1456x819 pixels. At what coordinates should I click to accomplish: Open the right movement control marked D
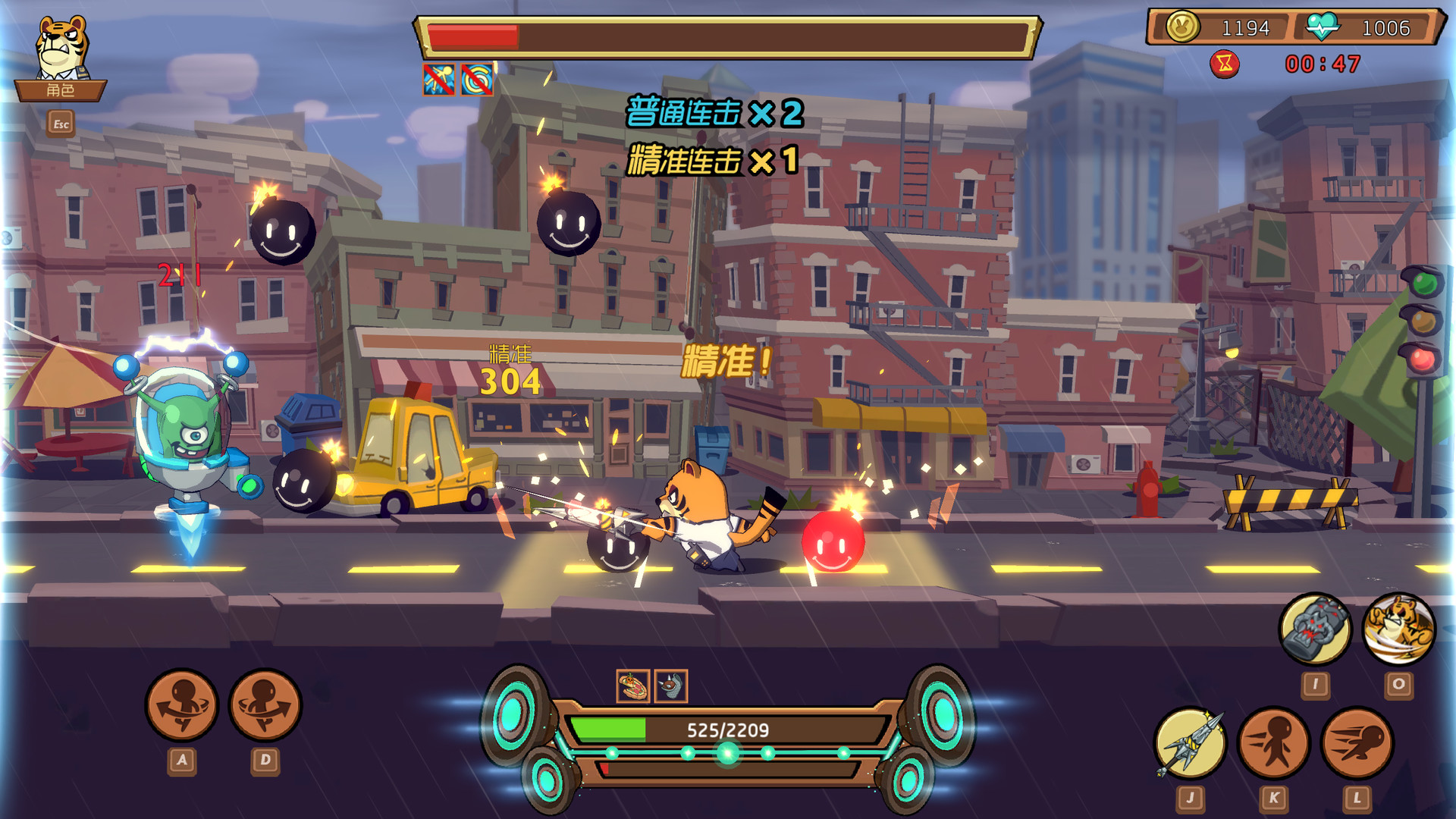point(263,705)
